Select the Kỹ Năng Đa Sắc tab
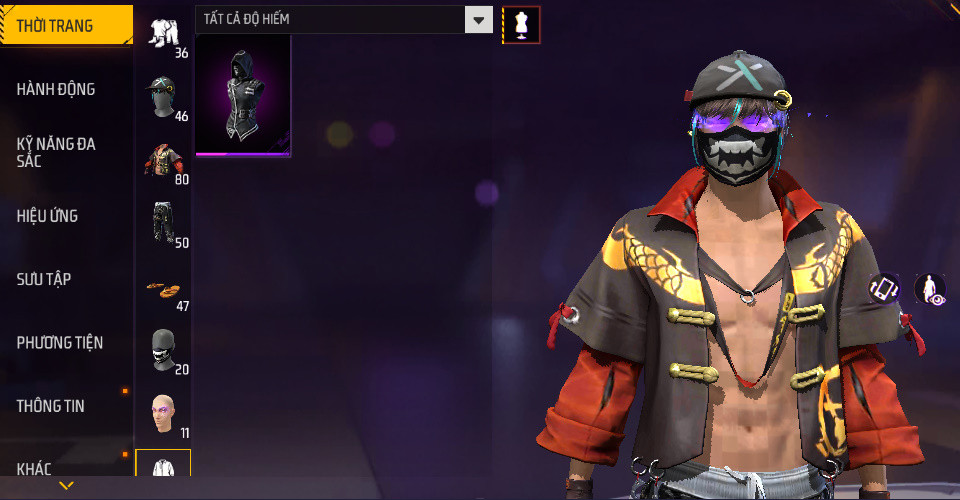 pos(66,152)
